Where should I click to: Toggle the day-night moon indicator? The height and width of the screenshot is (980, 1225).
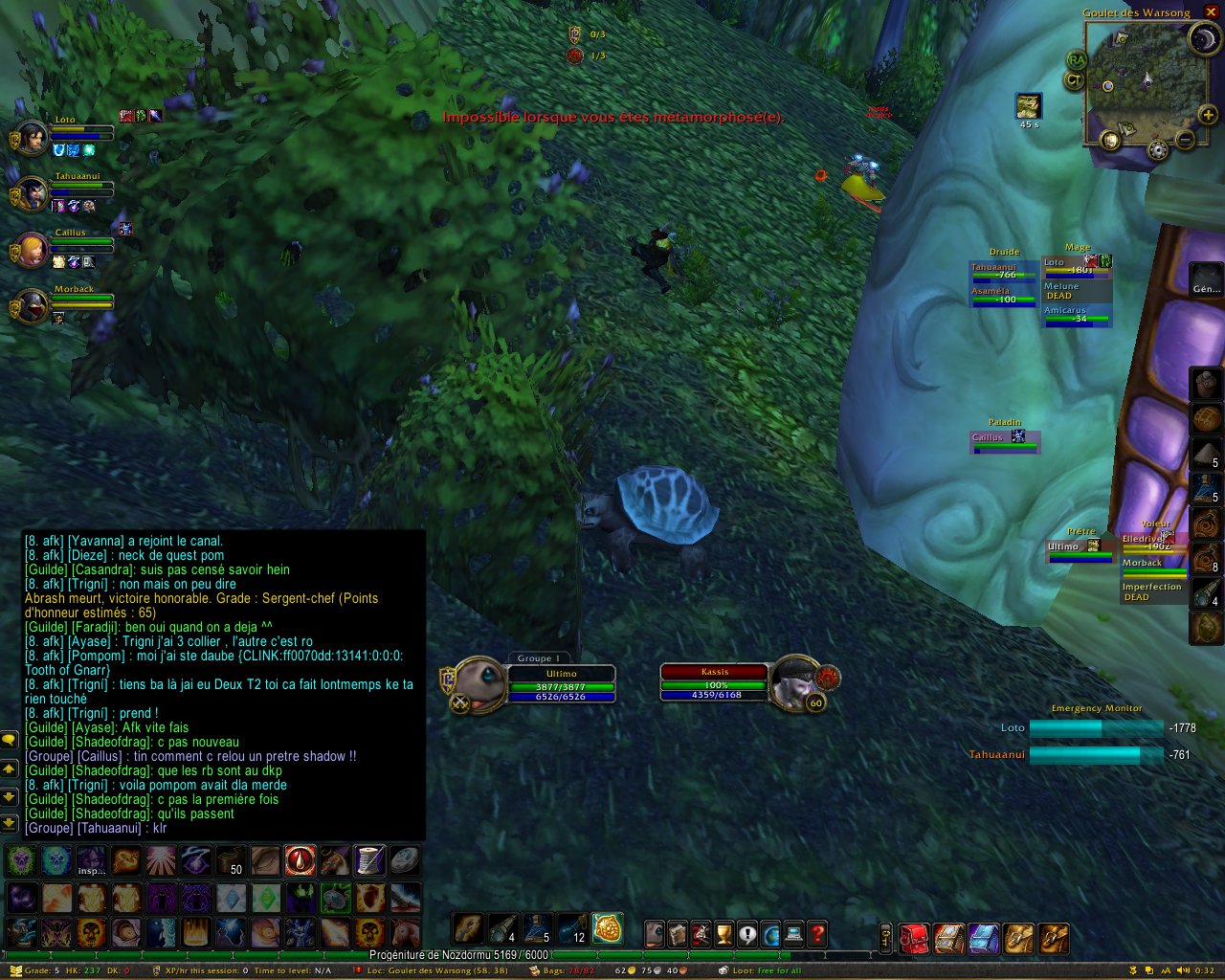1203,39
